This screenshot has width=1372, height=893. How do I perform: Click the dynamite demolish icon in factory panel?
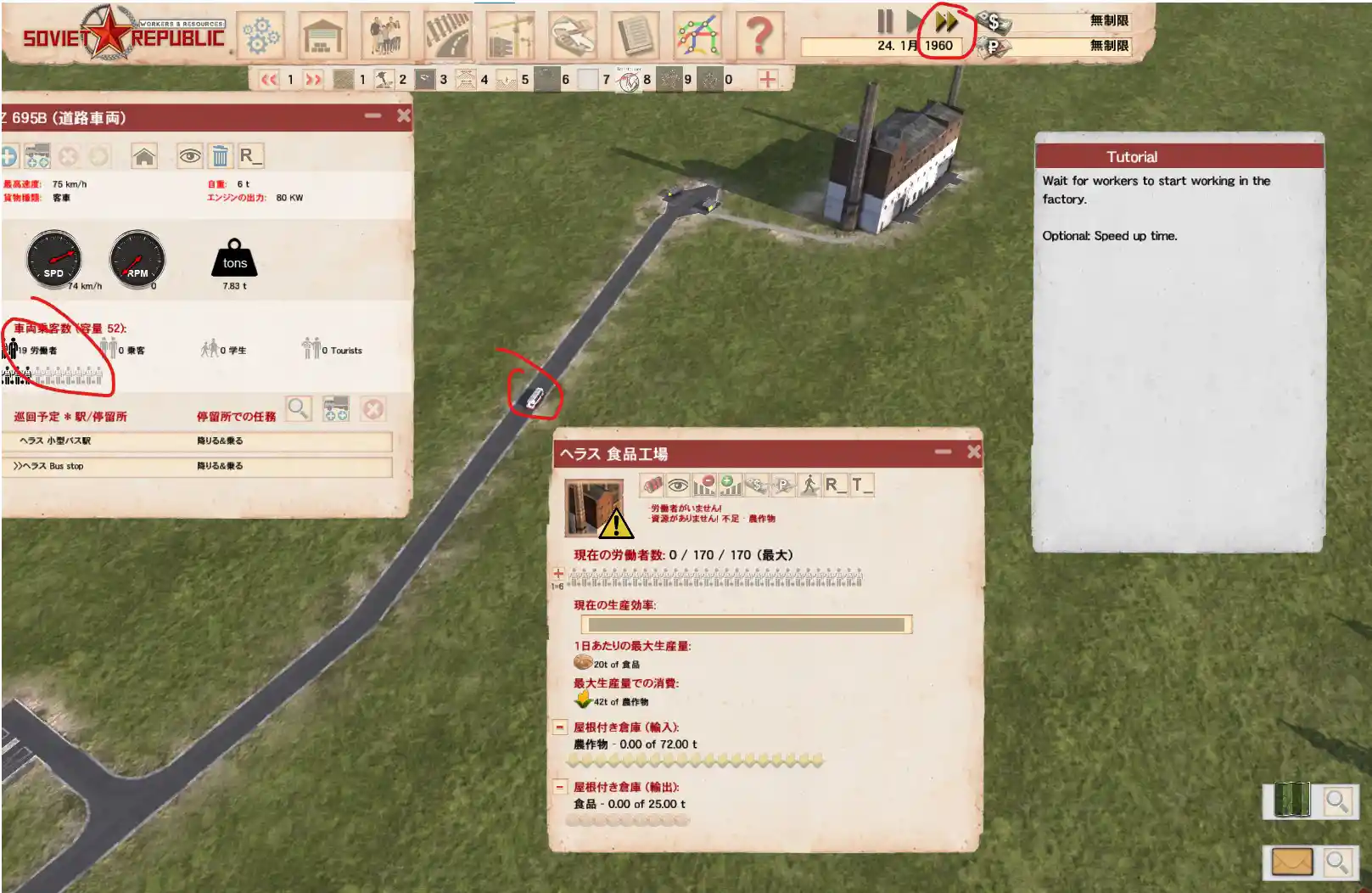[x=652, y=485]
